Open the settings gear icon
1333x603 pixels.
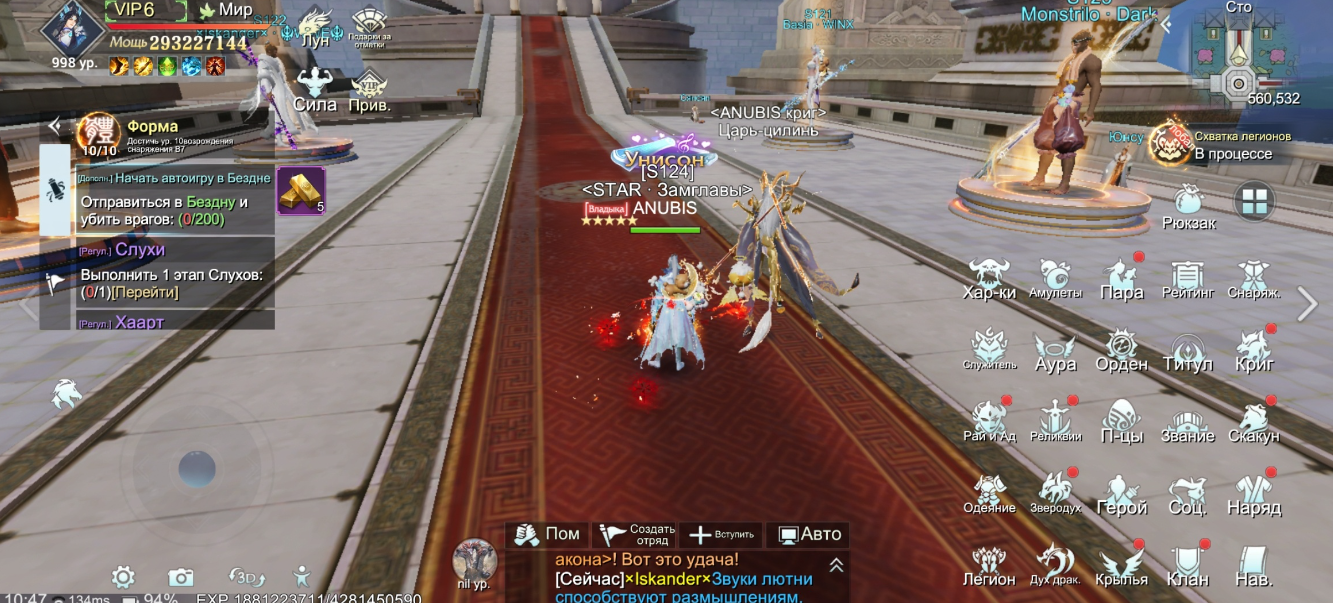(123, 577)
